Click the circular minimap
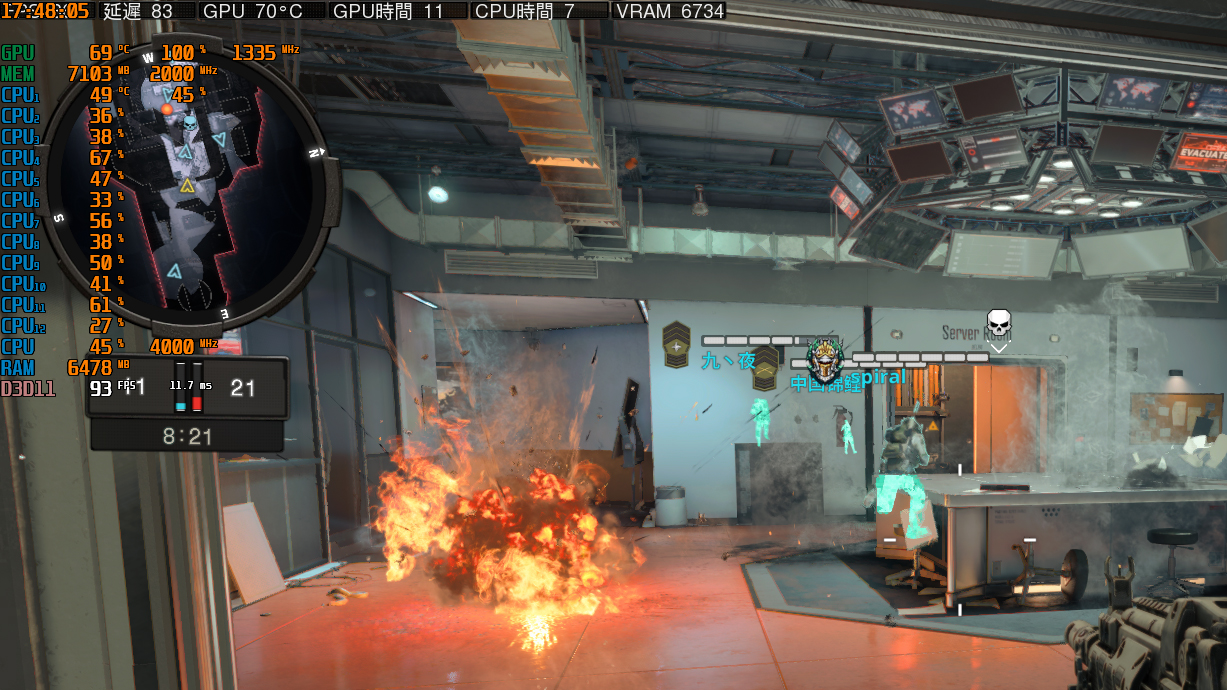The height and width of the screenshot is (690, 1227). click(x=191, y=183)
